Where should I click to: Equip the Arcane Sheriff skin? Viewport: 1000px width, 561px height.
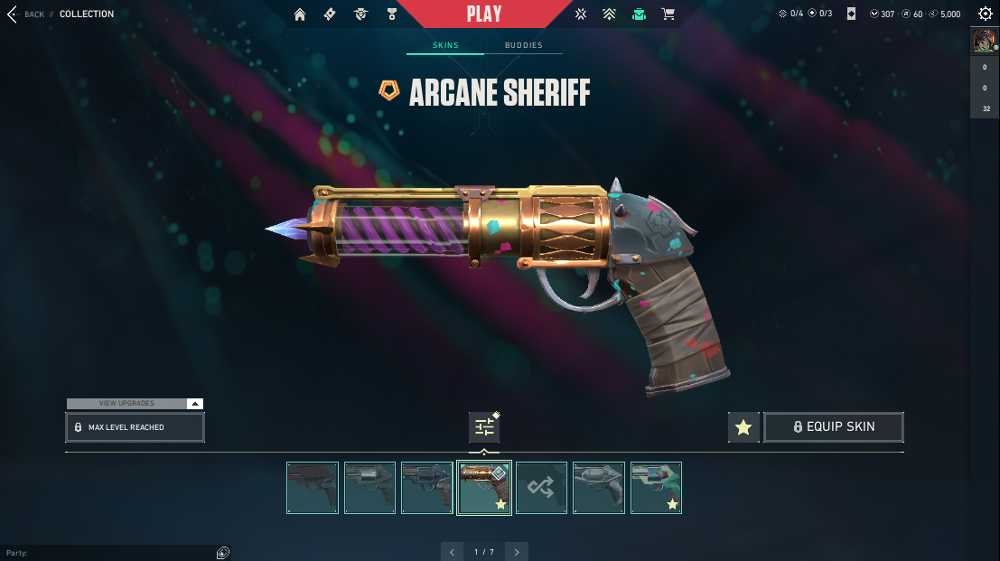[x=833, y=427]
